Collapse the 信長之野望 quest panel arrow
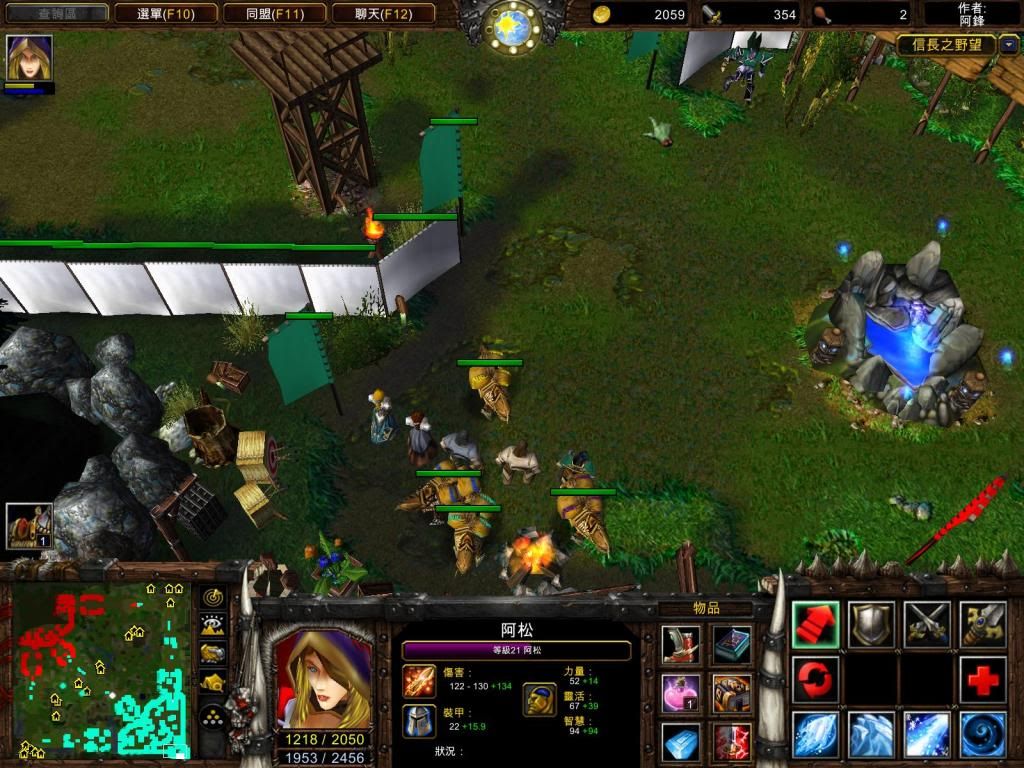Image resolution: width=1024 pixels, height=768 pixels. pos(1009,45)
